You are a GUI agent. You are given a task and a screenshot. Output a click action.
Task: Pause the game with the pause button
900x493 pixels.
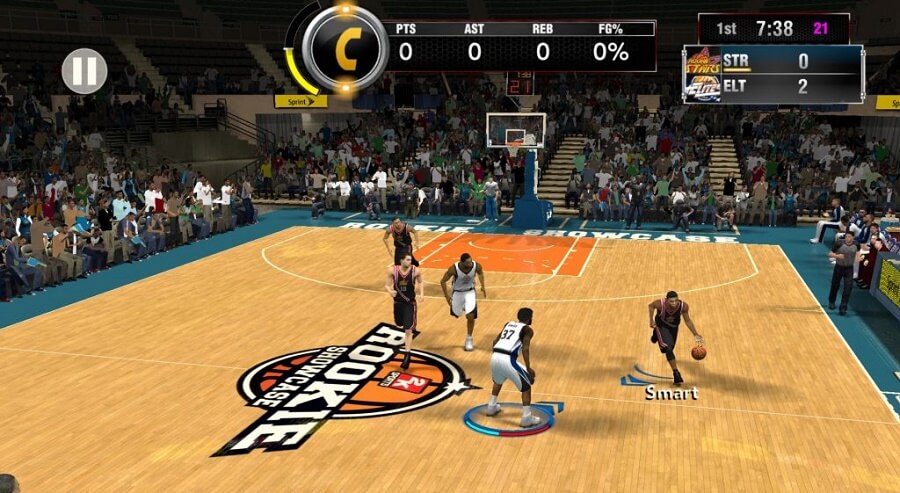(x=84, y=71)
